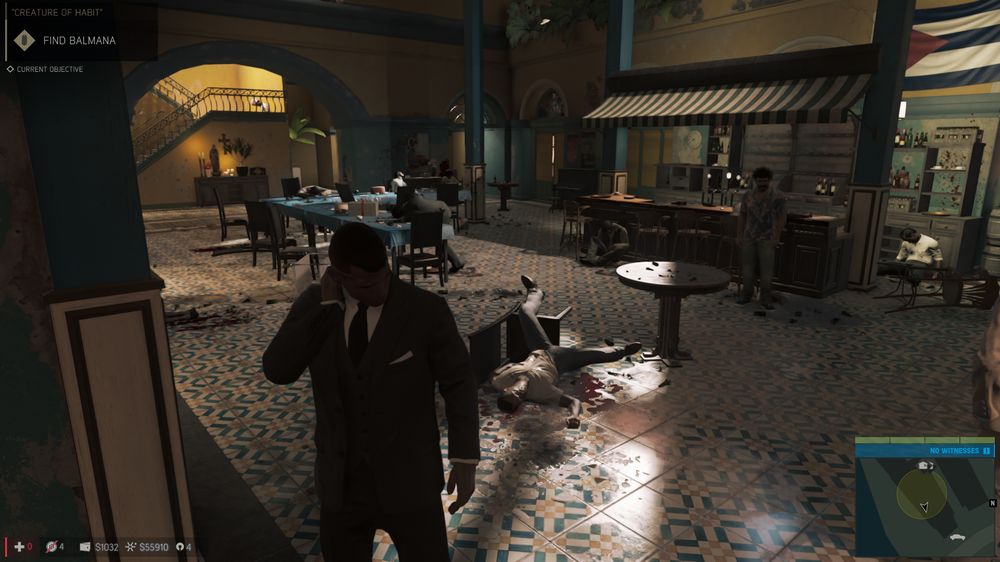Click the camera marker on the minimap
Image resolution: width=1000 pixels, height=562 pixels.
point(924,465)
